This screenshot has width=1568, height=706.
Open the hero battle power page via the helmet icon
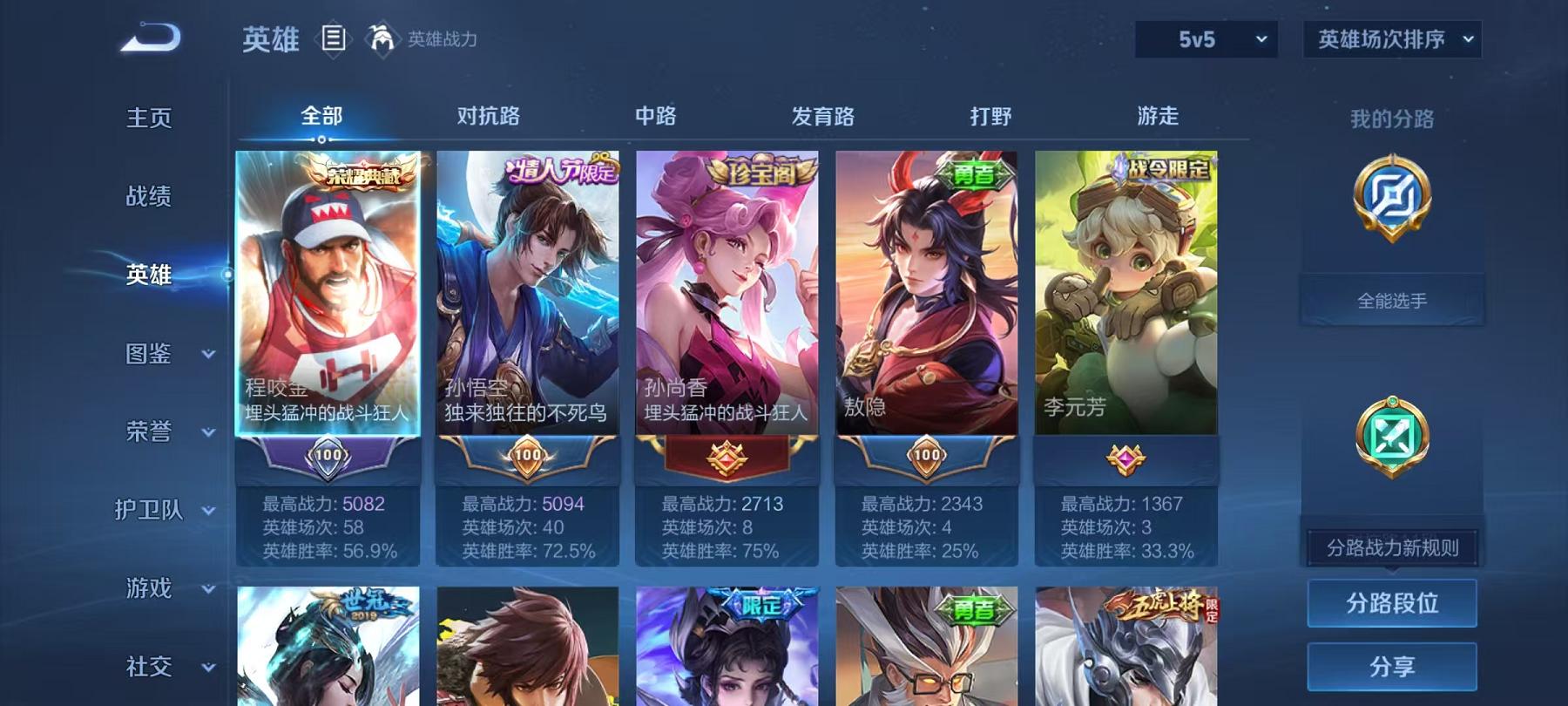[383, 37]
